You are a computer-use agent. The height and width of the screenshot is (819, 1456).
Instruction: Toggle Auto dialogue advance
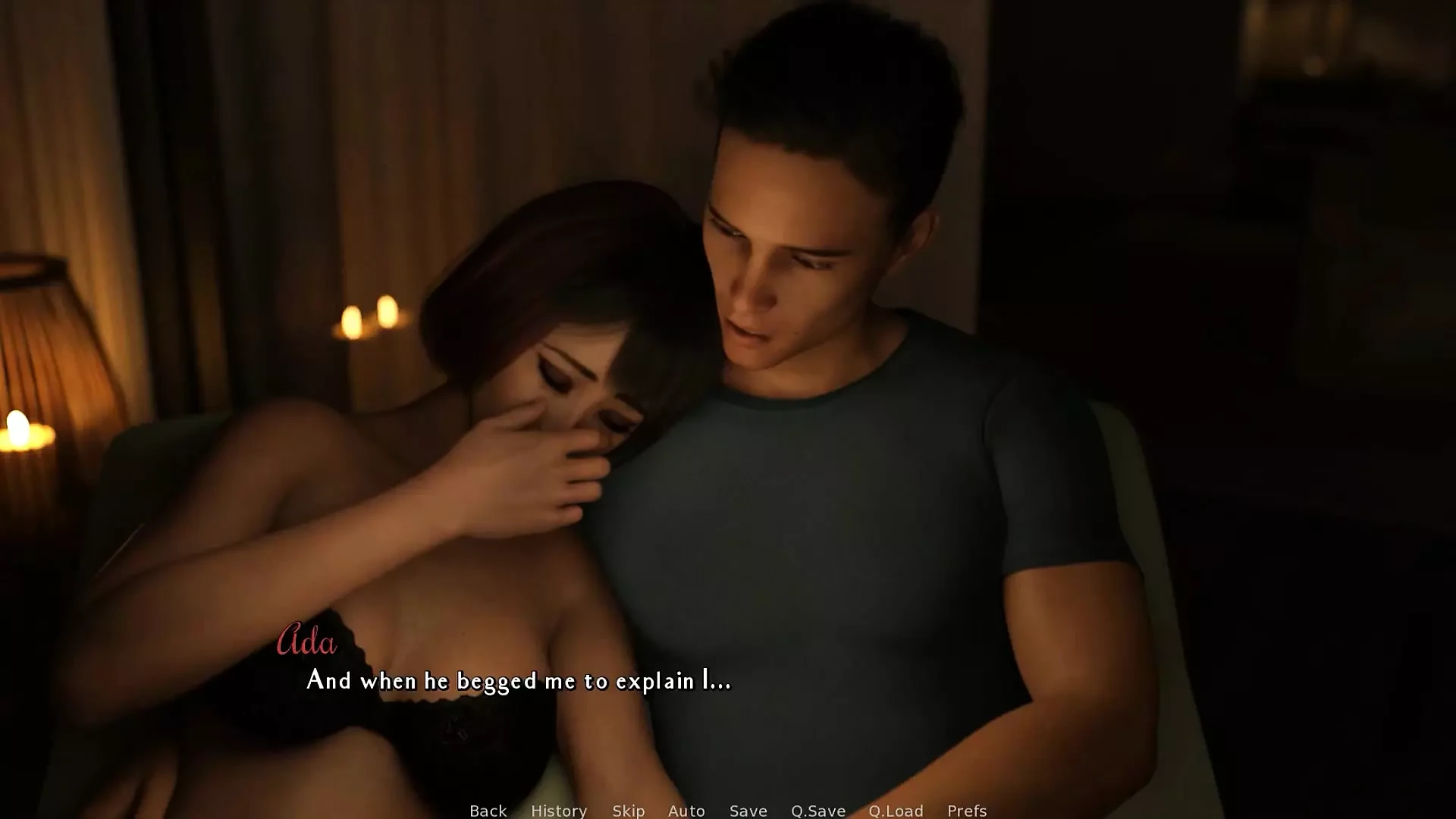(x=686, y=811)
